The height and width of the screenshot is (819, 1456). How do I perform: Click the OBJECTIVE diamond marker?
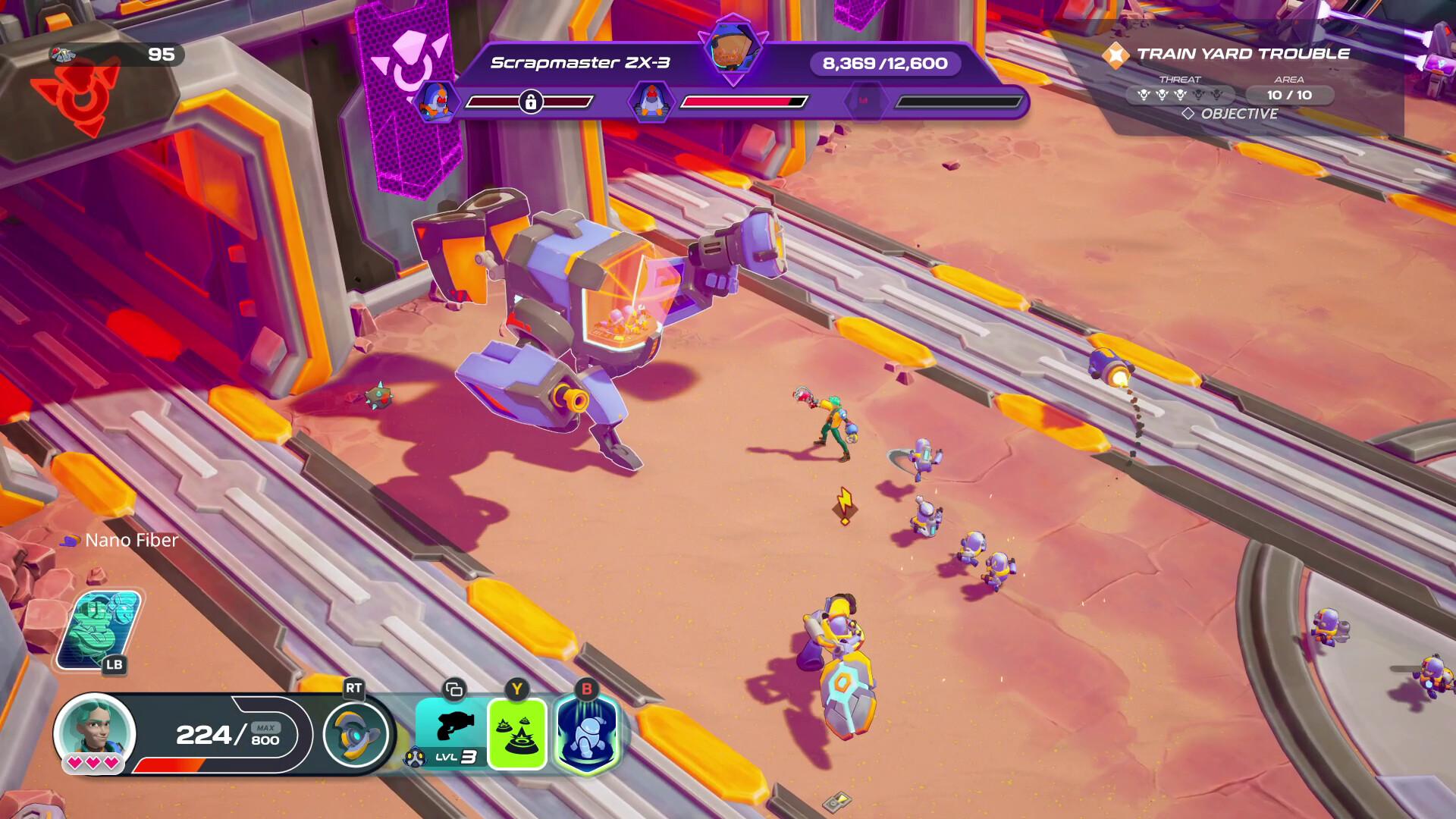pos(1188,115)
